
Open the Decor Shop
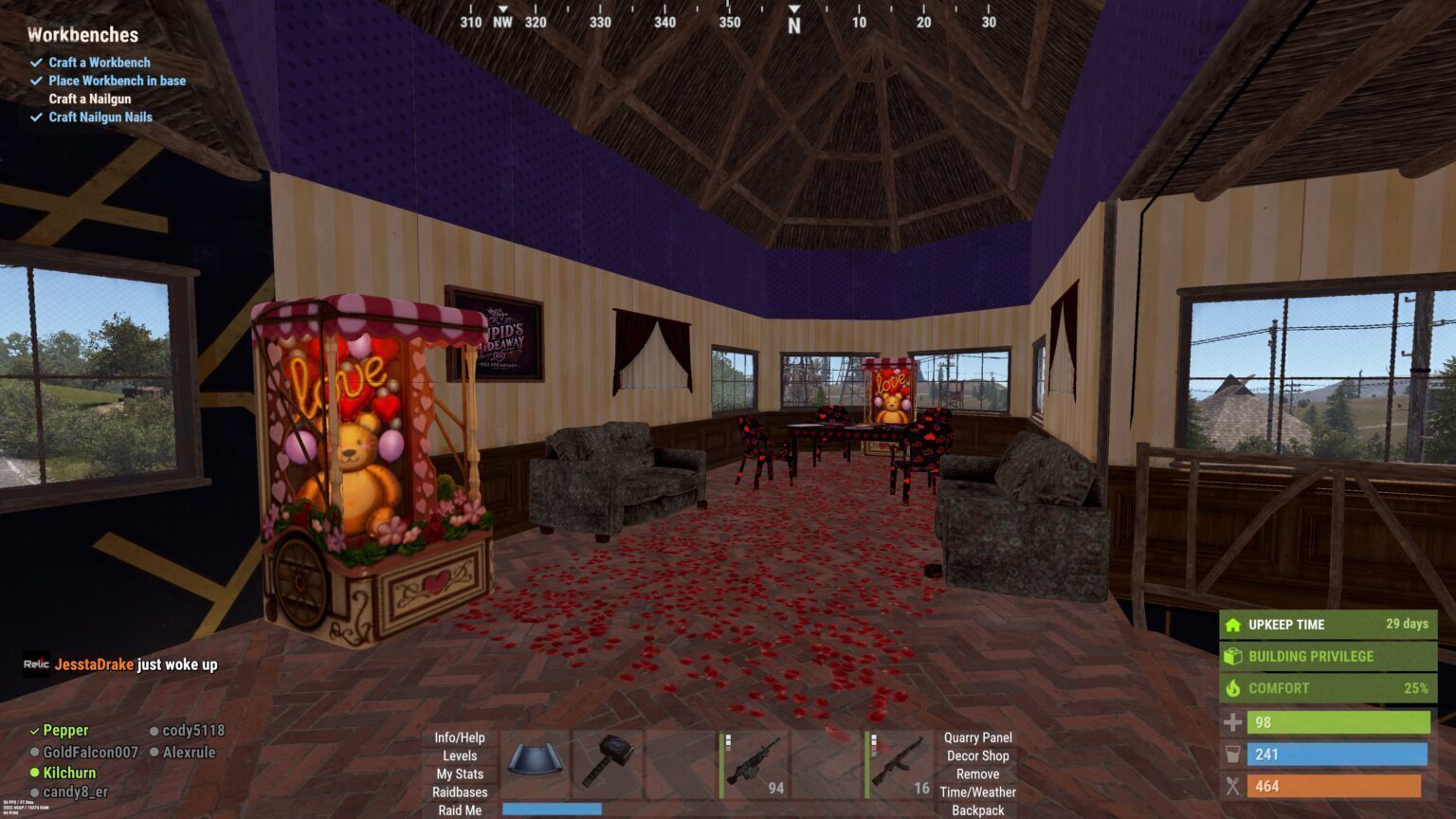tap(977, 755)
